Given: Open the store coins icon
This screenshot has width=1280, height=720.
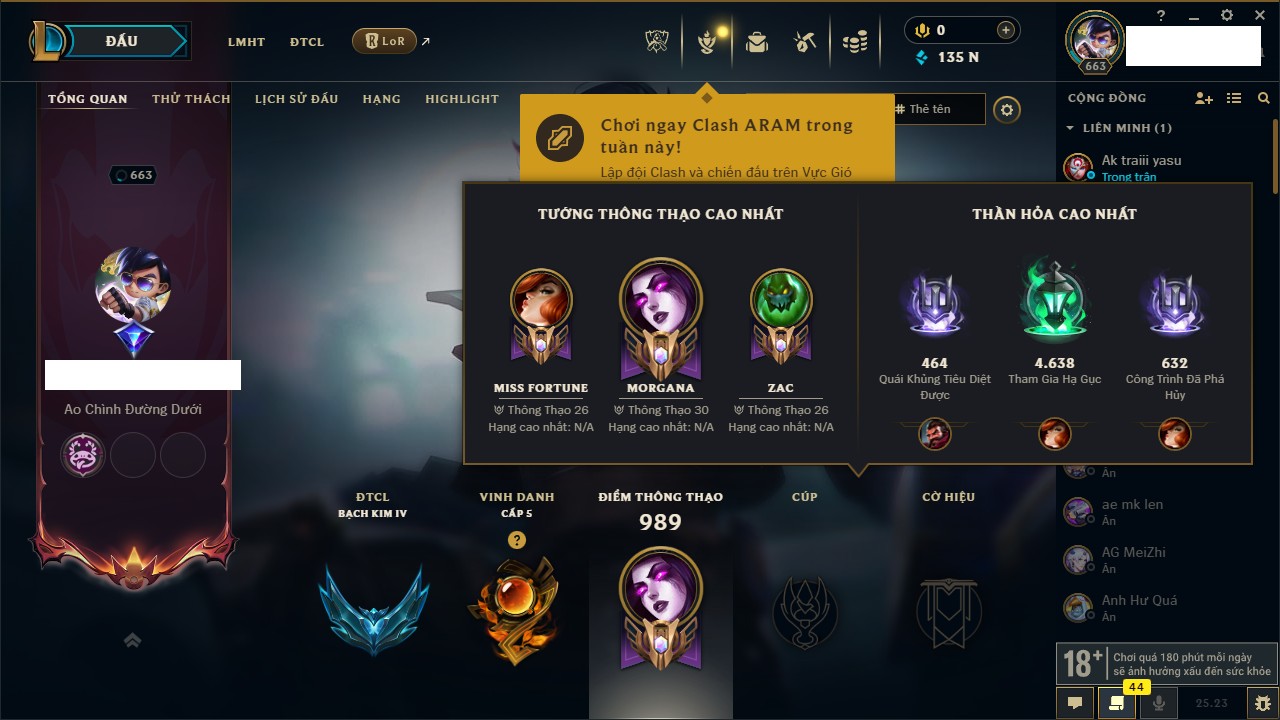Looking at the screenshot, I should click(x=854, y=42).
